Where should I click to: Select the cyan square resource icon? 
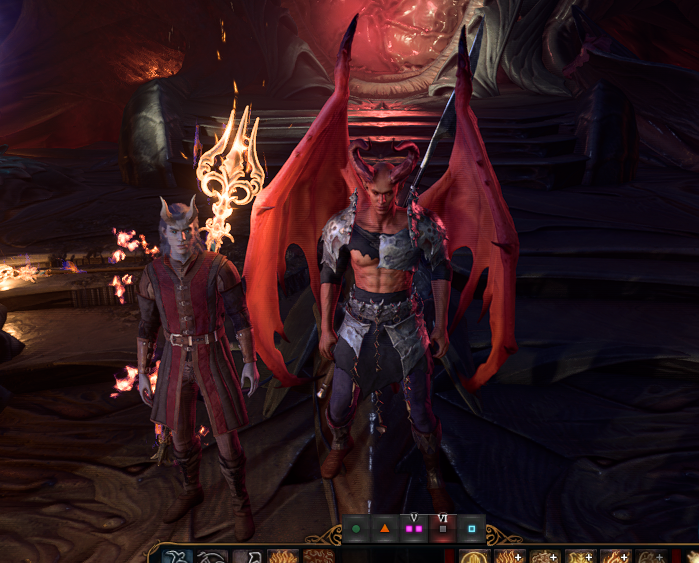(x=471, y=528)
